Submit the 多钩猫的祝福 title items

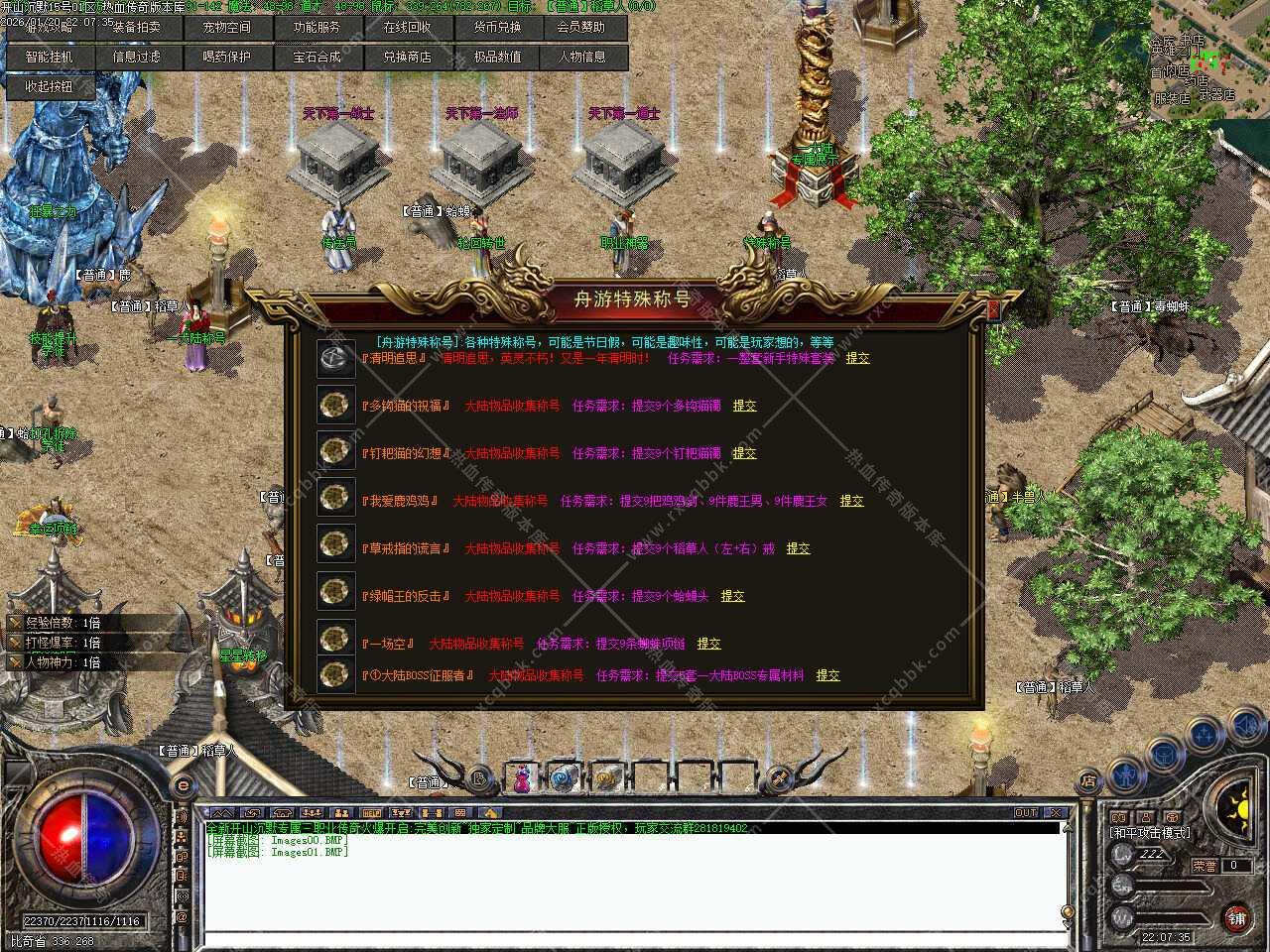(x=744, y=406)
